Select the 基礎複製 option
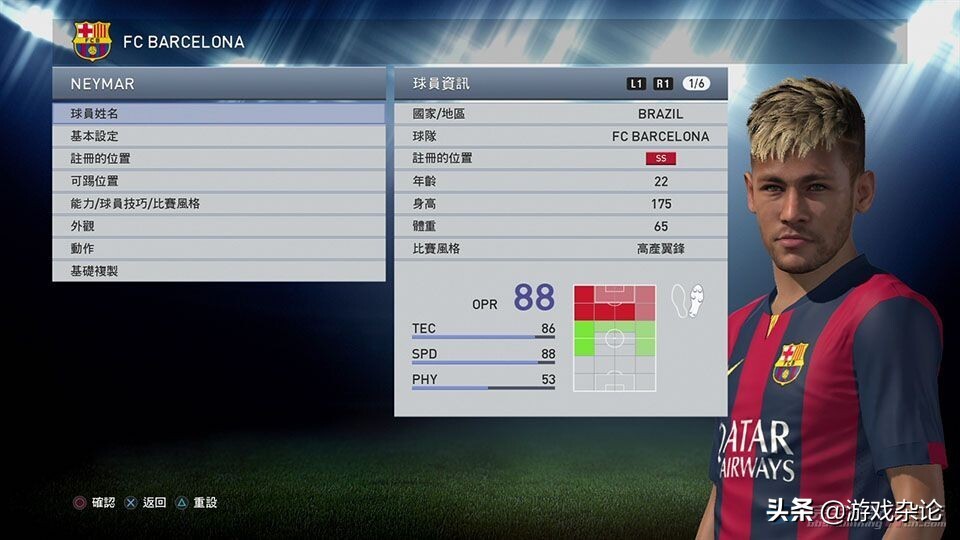This screenshot has height=540, width=960. [x=218, y=271]
